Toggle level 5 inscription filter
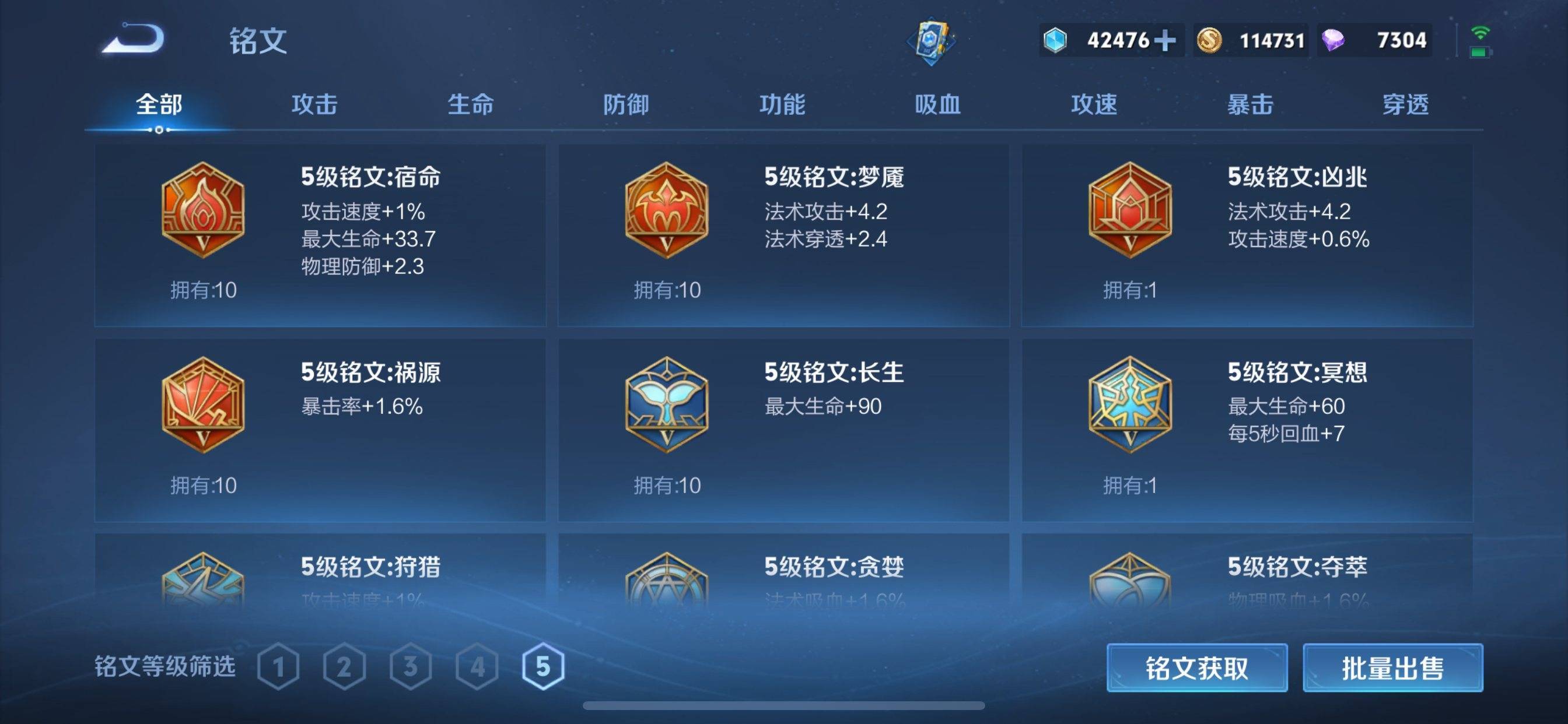The image size is (1568, 724). (544, 666)
